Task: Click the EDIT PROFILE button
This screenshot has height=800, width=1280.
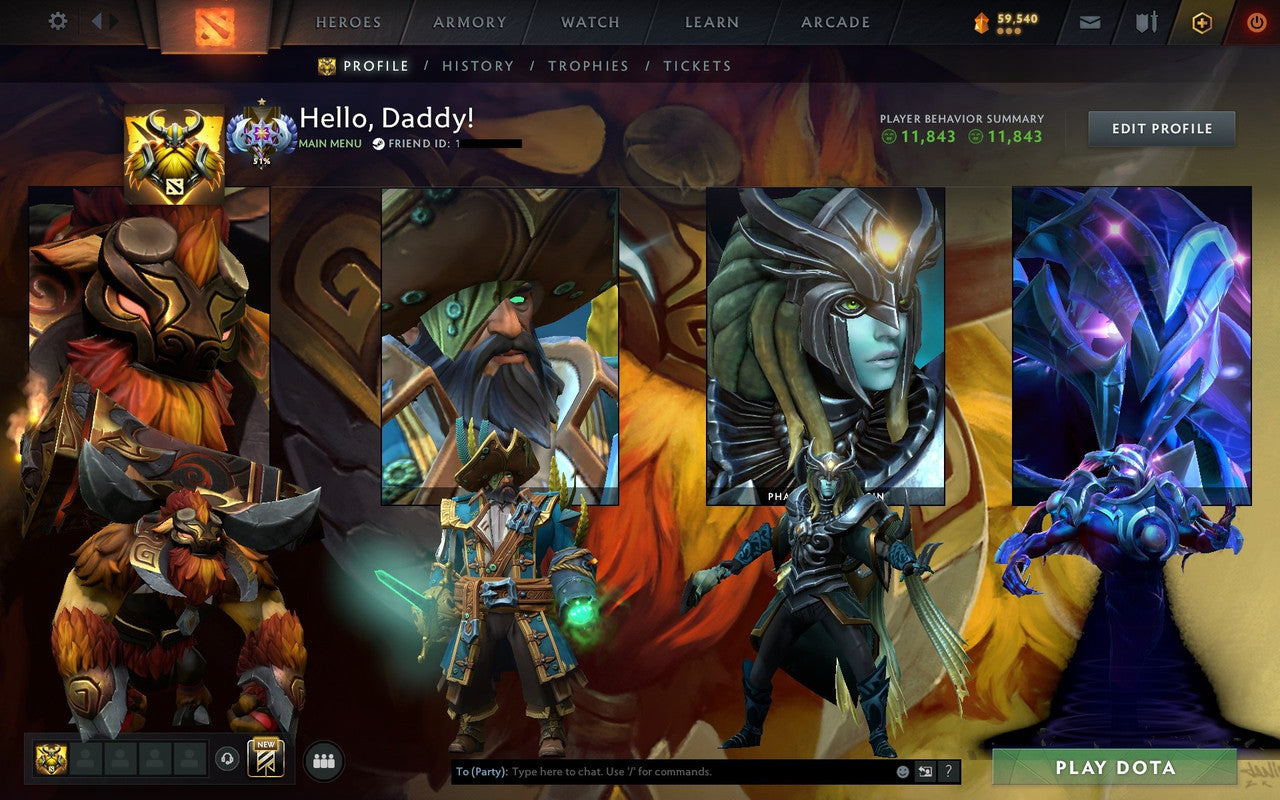Action: point(1160,128)
